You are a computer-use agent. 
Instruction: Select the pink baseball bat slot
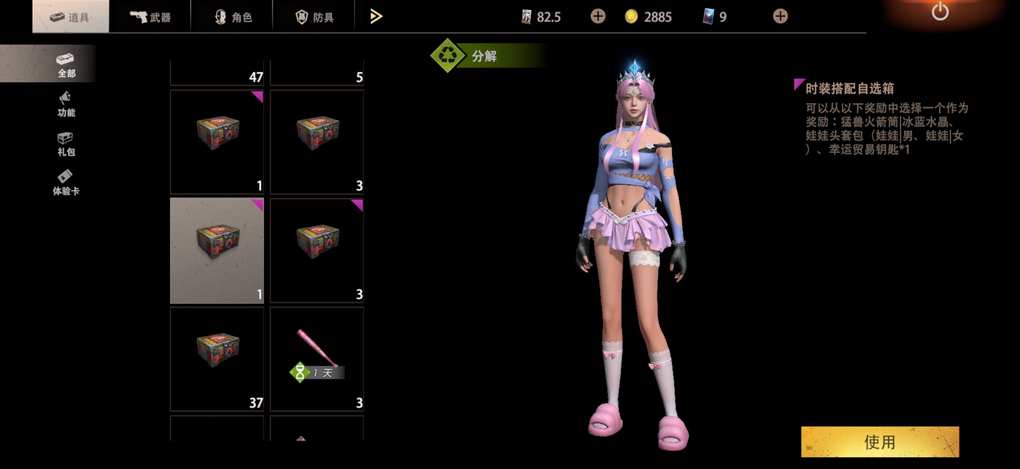point(317,359)
